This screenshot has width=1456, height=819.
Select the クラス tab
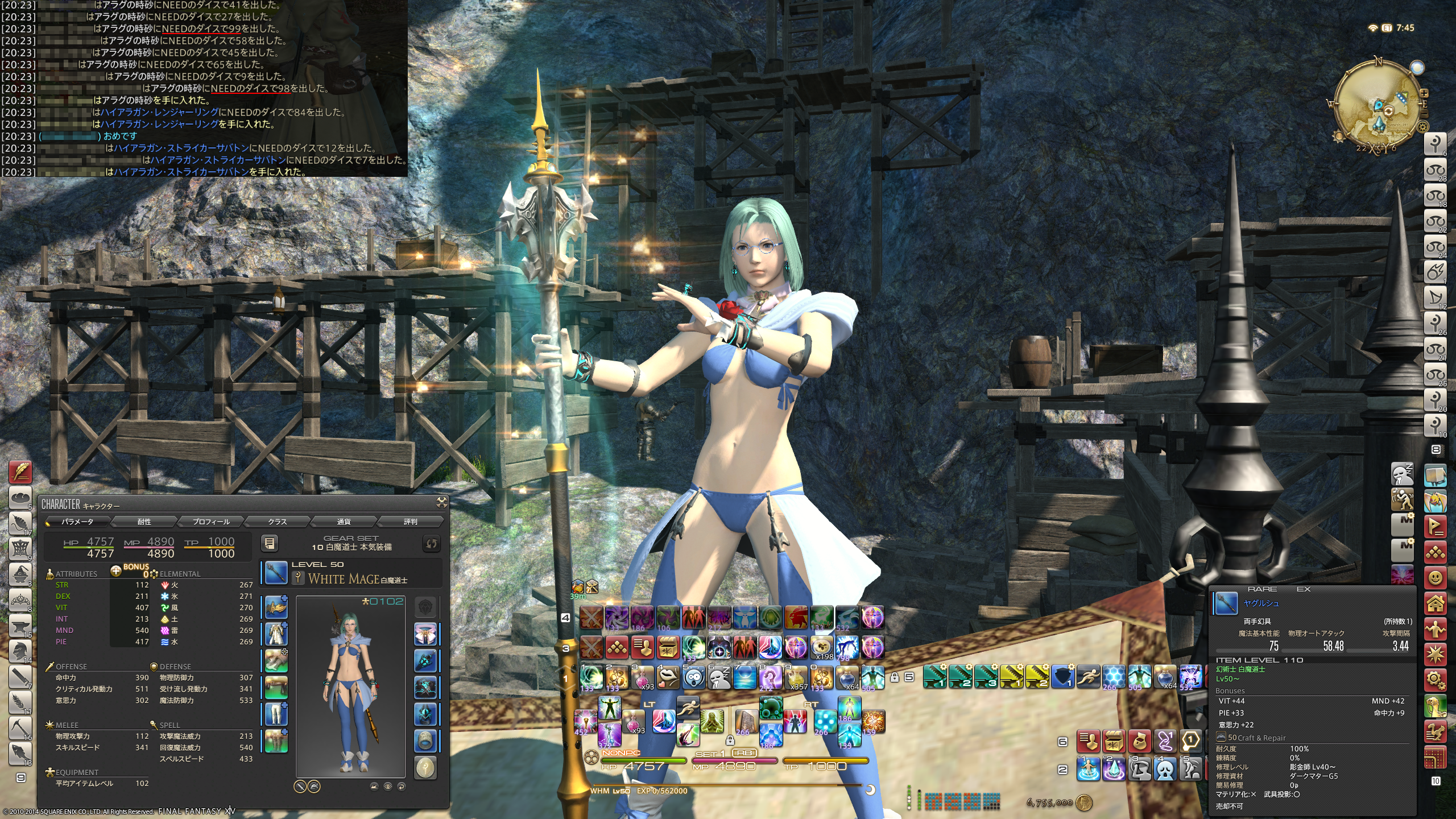pyautogui.click(x=277, y=522)
